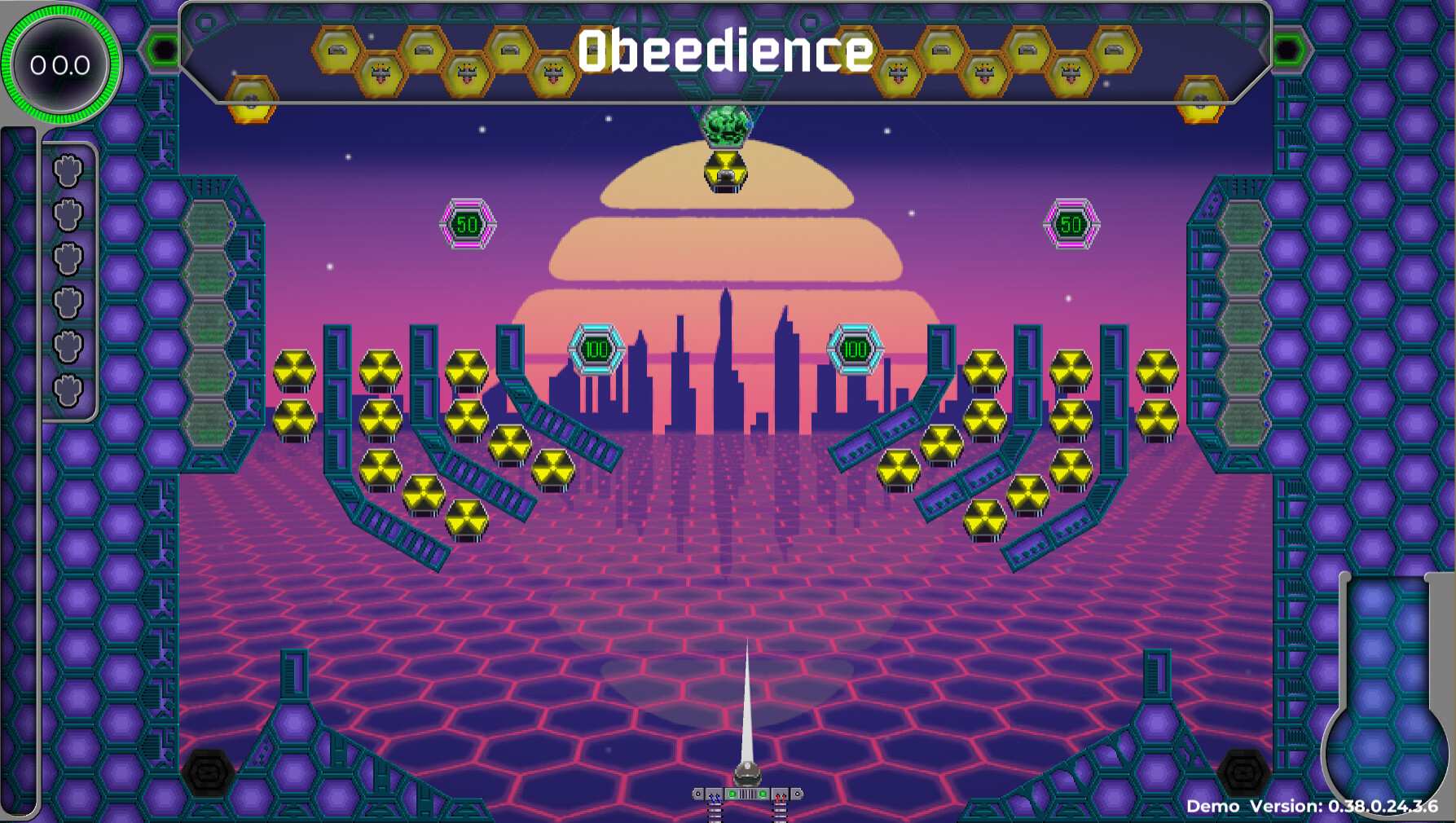Select the lone hexagon brick below the top-left row
1456x823 pixels.
253,98
